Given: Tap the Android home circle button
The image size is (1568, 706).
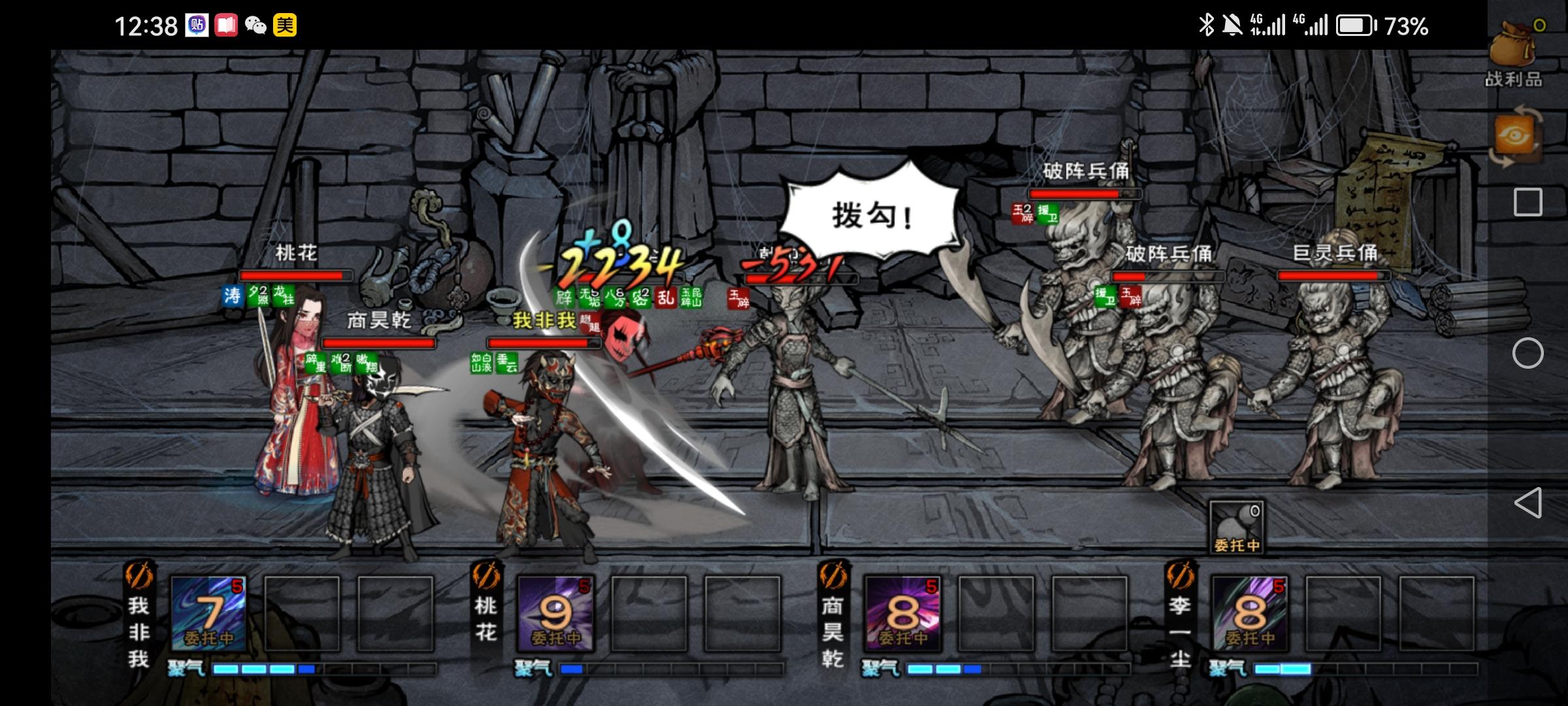Looking at the screenshot, I should (1527, 354).
